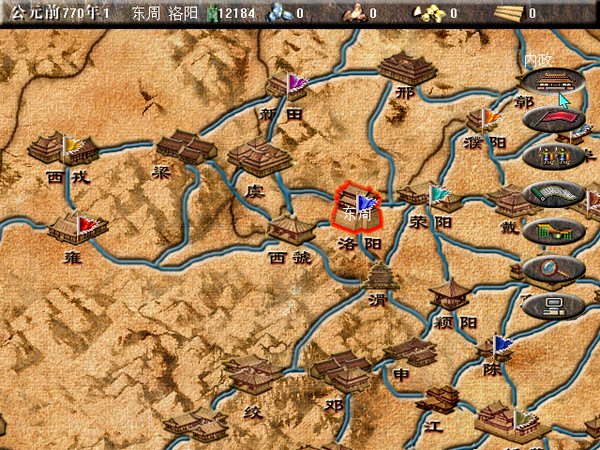Select the bamboo scroll button
The image size is (600, 450).
tap(553, 194)
